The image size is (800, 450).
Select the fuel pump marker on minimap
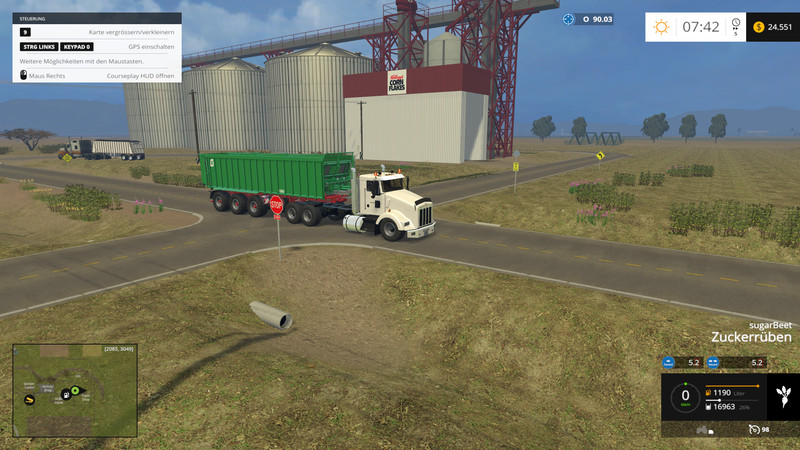tap(65, 393)
